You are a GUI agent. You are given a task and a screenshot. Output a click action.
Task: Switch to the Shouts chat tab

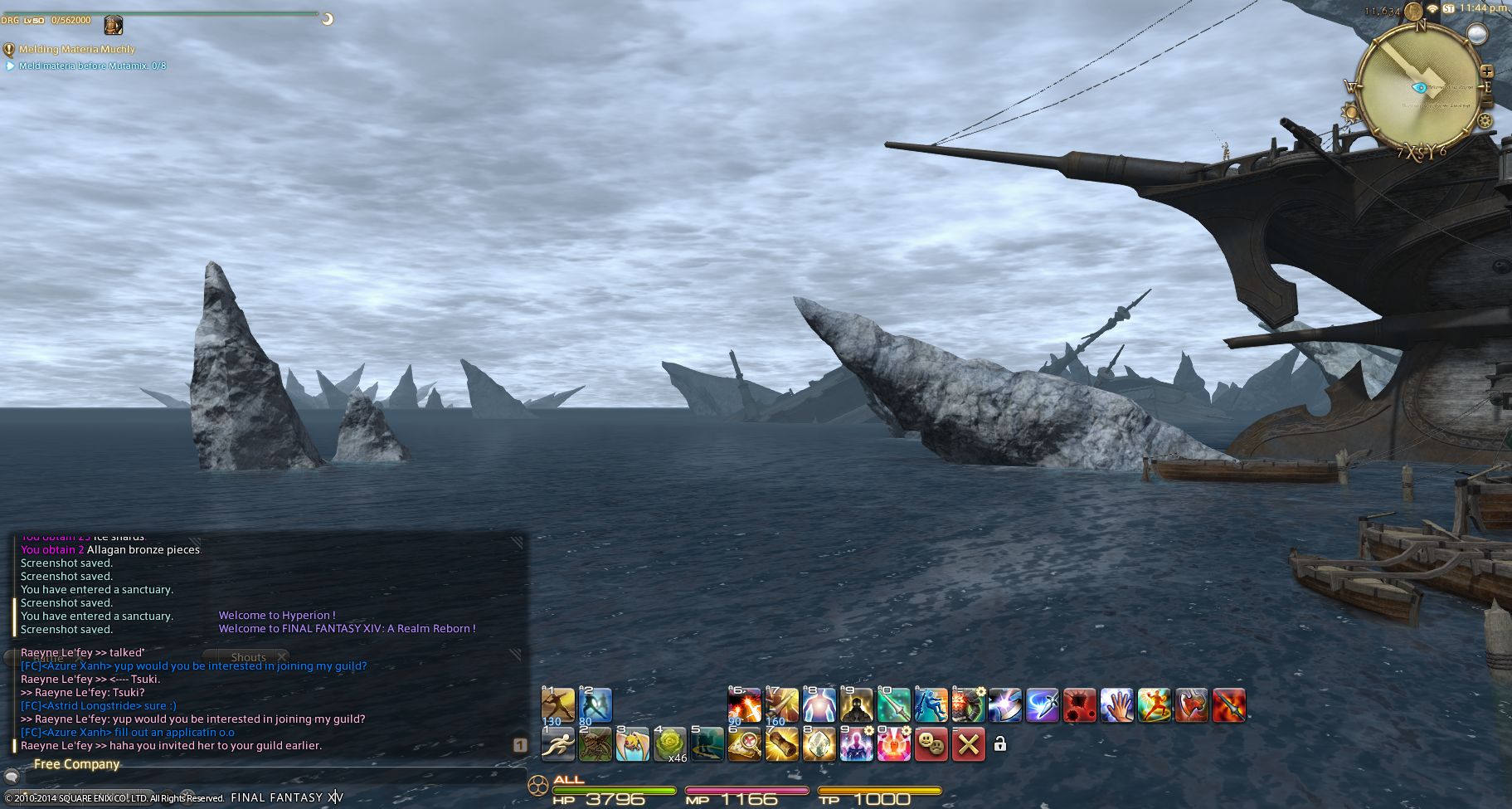pyautogui.click(x=249, y=657)
